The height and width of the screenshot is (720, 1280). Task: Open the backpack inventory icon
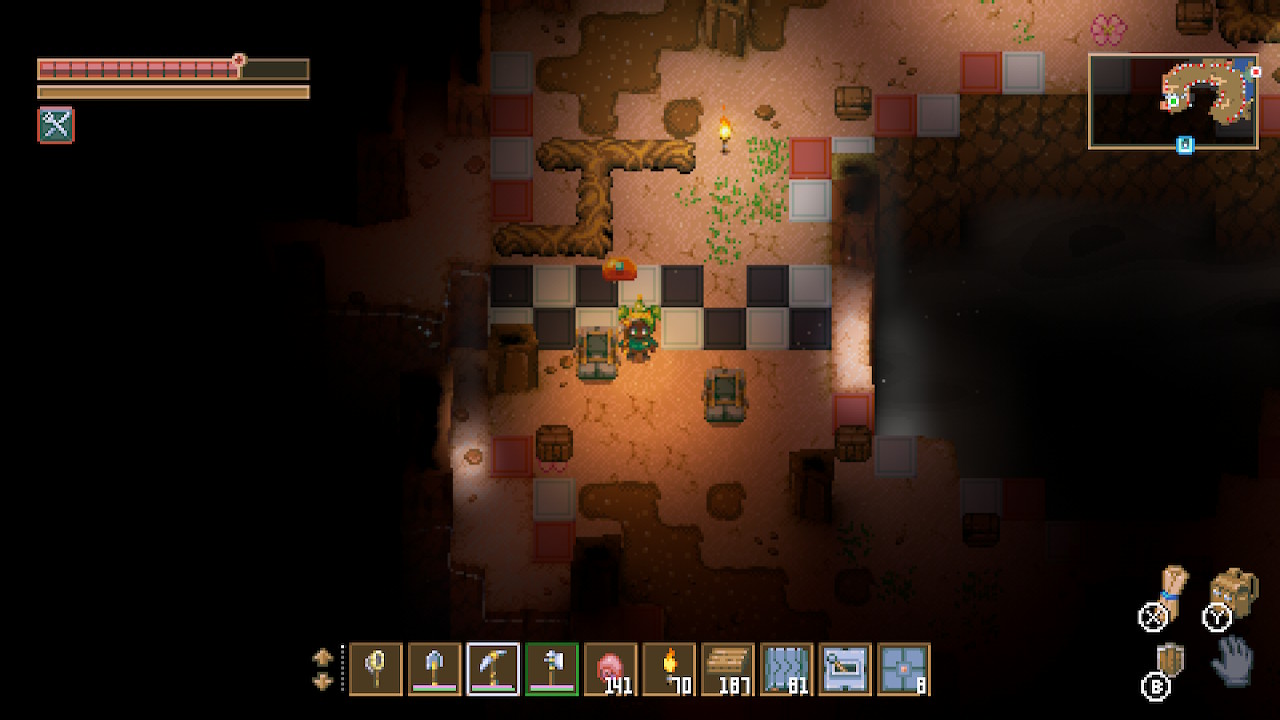tap(1235, 594)
